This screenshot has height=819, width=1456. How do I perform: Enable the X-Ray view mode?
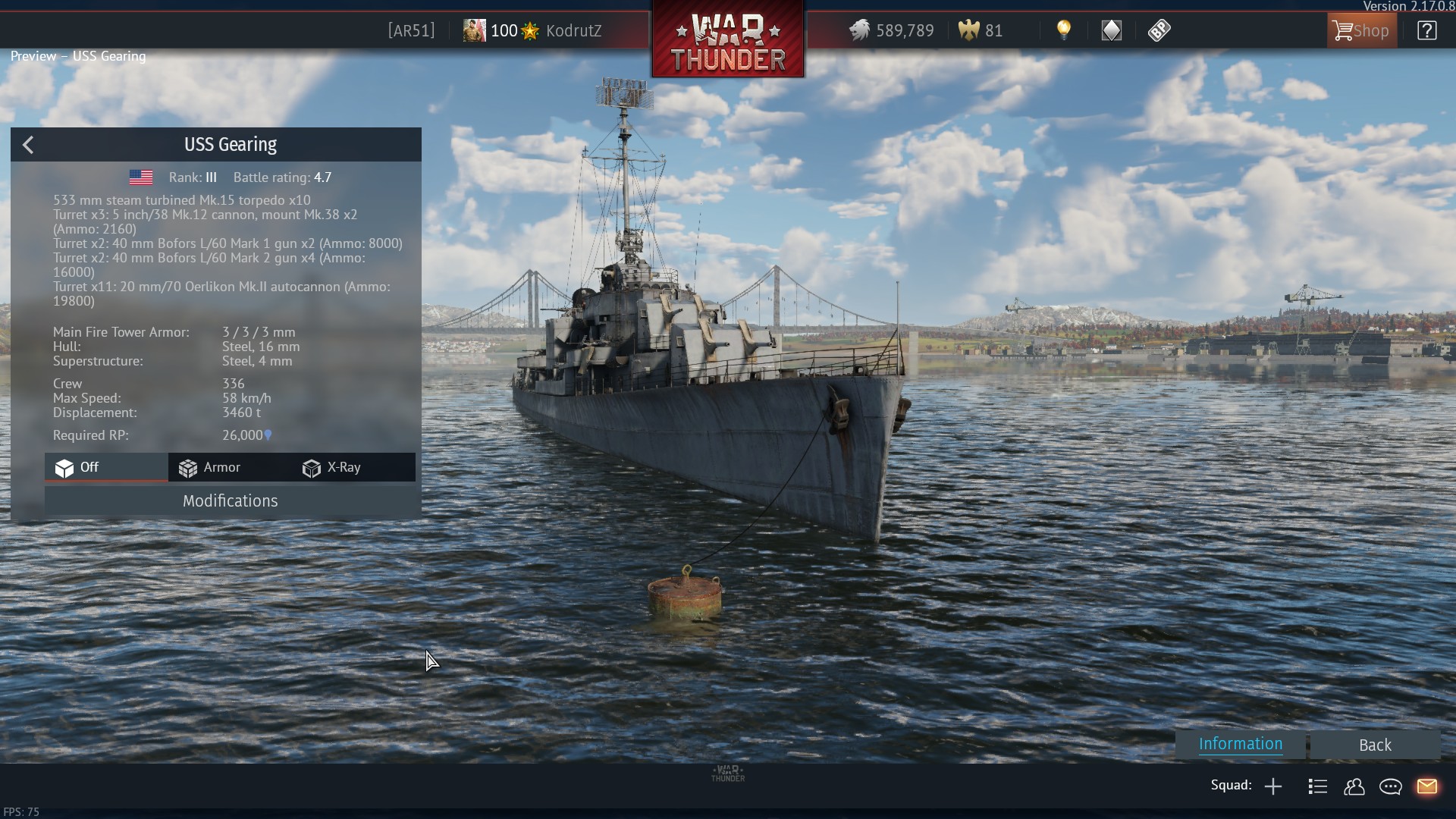pos(332,468)
